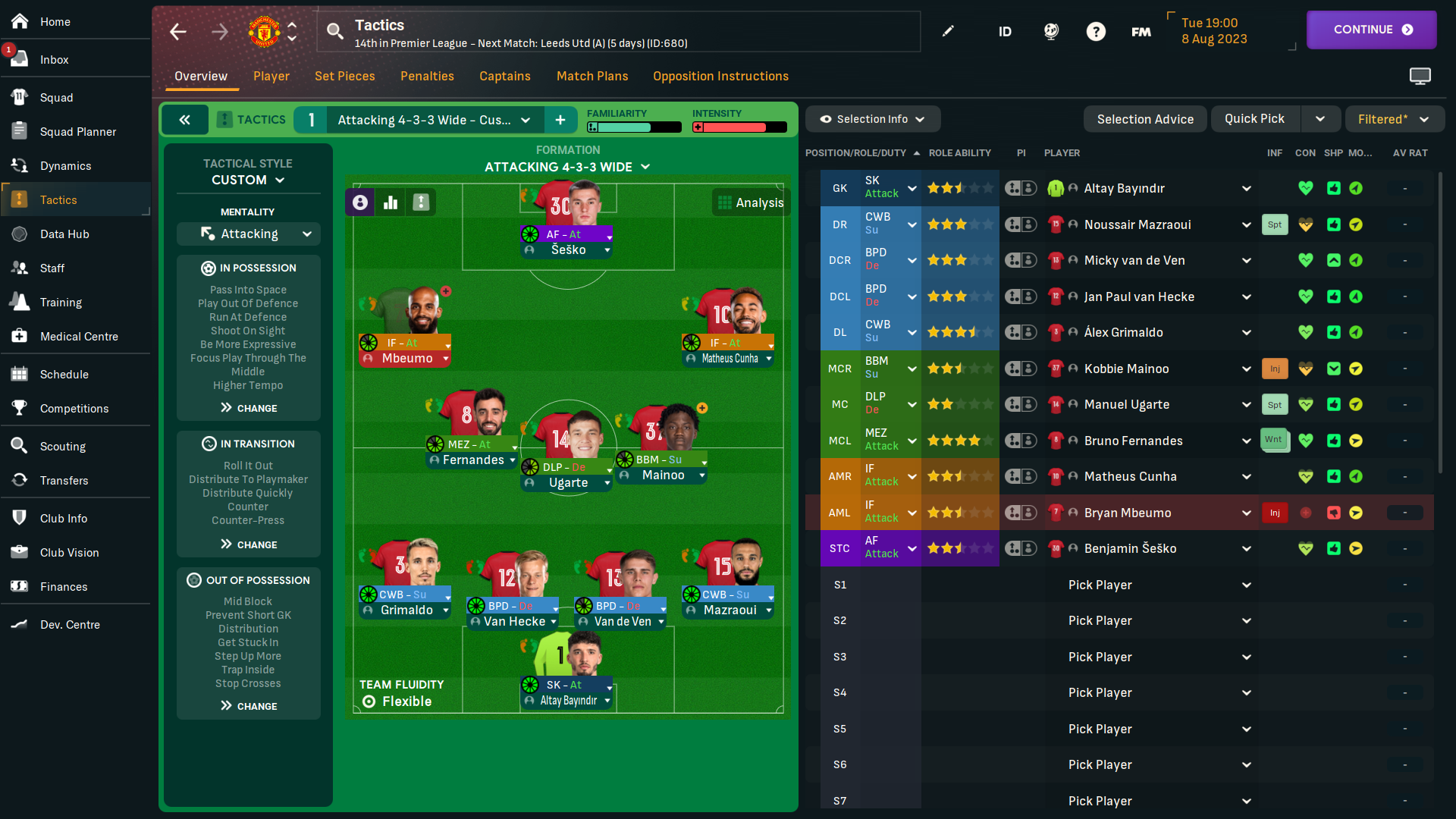The width and height of the screenshot is (1456, 819).
Task: Click the red Intensity bar
Action: (x=739, y=127)
